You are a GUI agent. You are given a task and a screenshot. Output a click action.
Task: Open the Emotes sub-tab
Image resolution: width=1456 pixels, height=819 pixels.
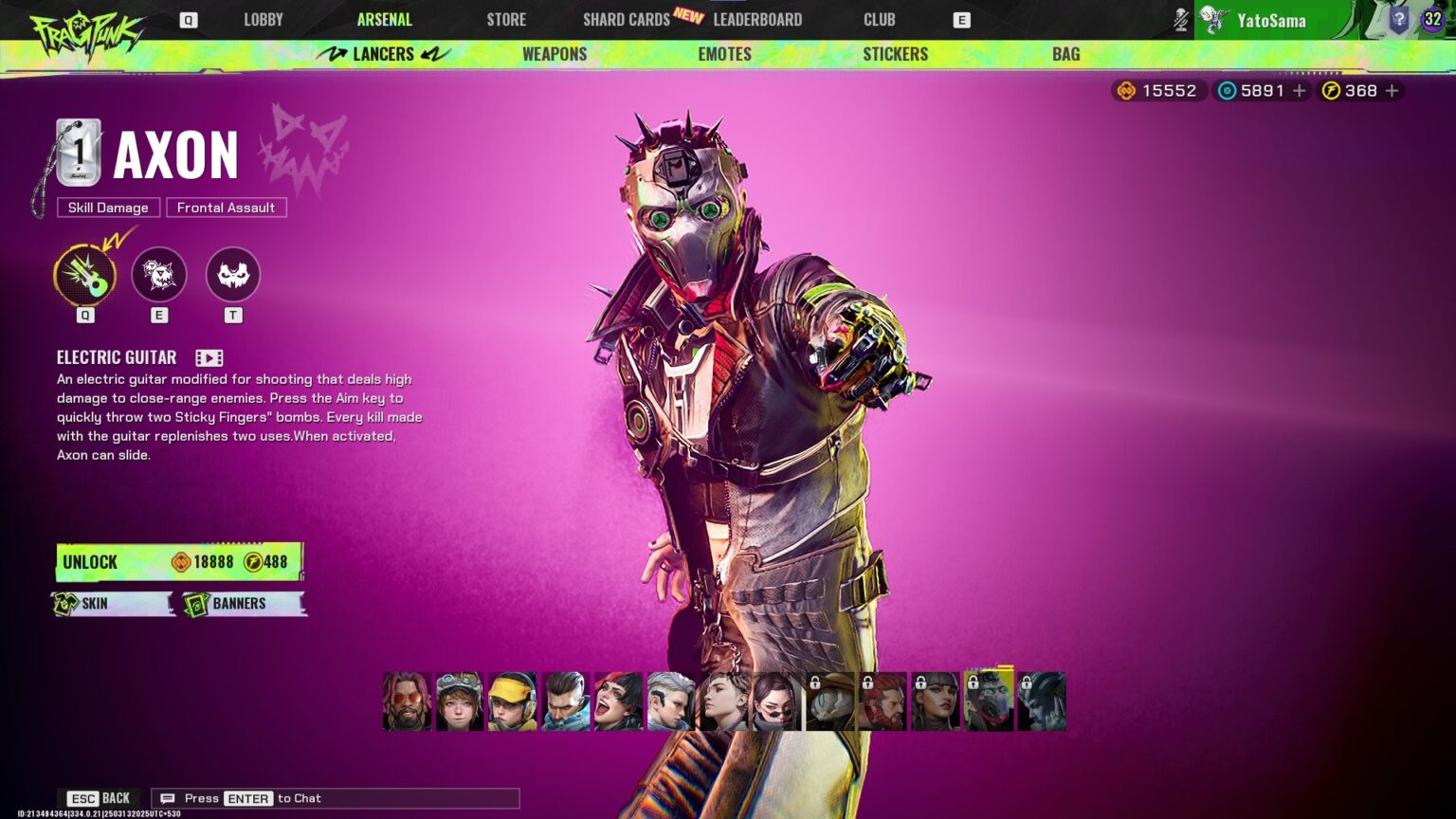pyautogui.click(x=724, y=54)
